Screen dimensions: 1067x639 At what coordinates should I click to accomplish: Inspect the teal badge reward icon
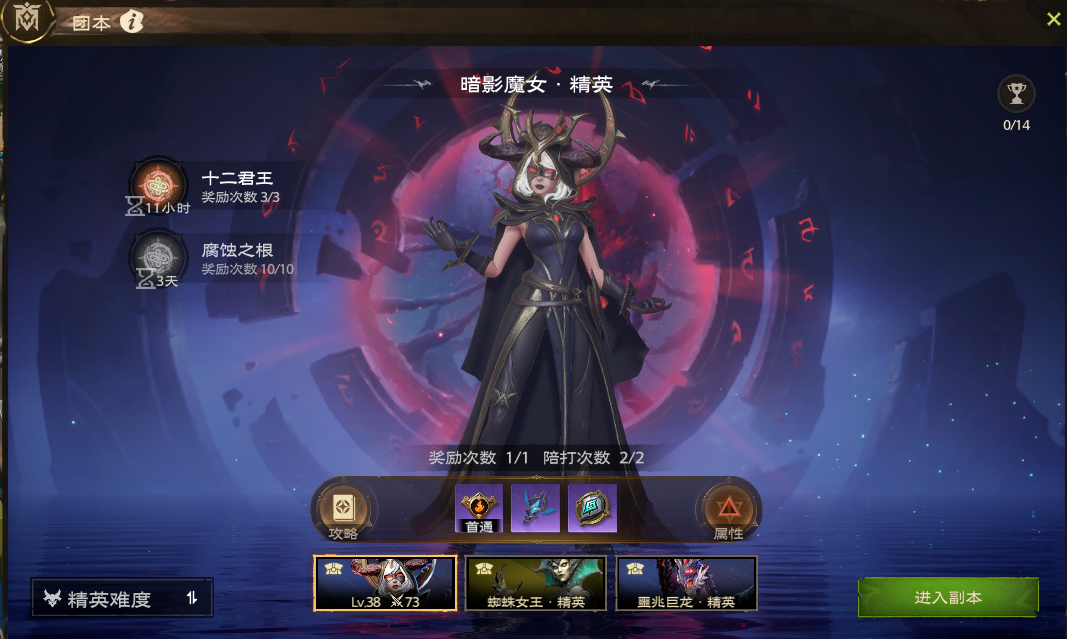point(592,508)
